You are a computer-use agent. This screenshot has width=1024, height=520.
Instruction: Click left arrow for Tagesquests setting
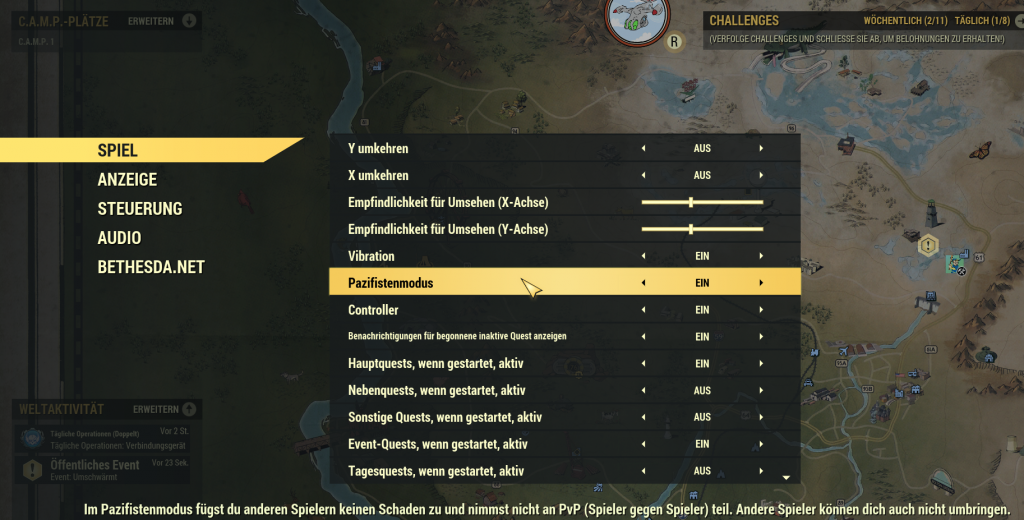pyautogui.click(x=643, y=471)
